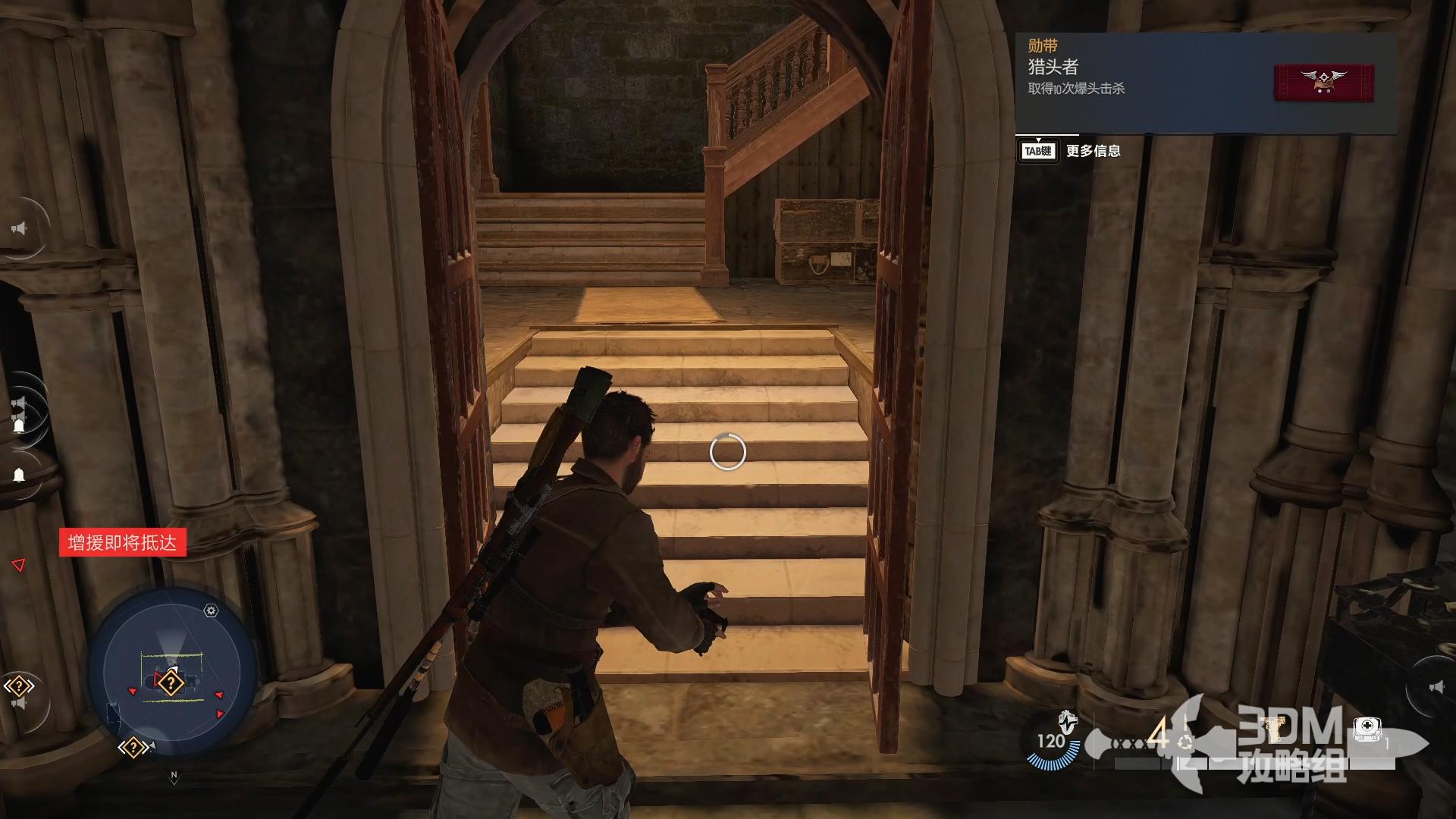Click the 增援即将抵达 reinforcement alert
The height and width of the screenshot is (819, 1456).
(122, 543)
